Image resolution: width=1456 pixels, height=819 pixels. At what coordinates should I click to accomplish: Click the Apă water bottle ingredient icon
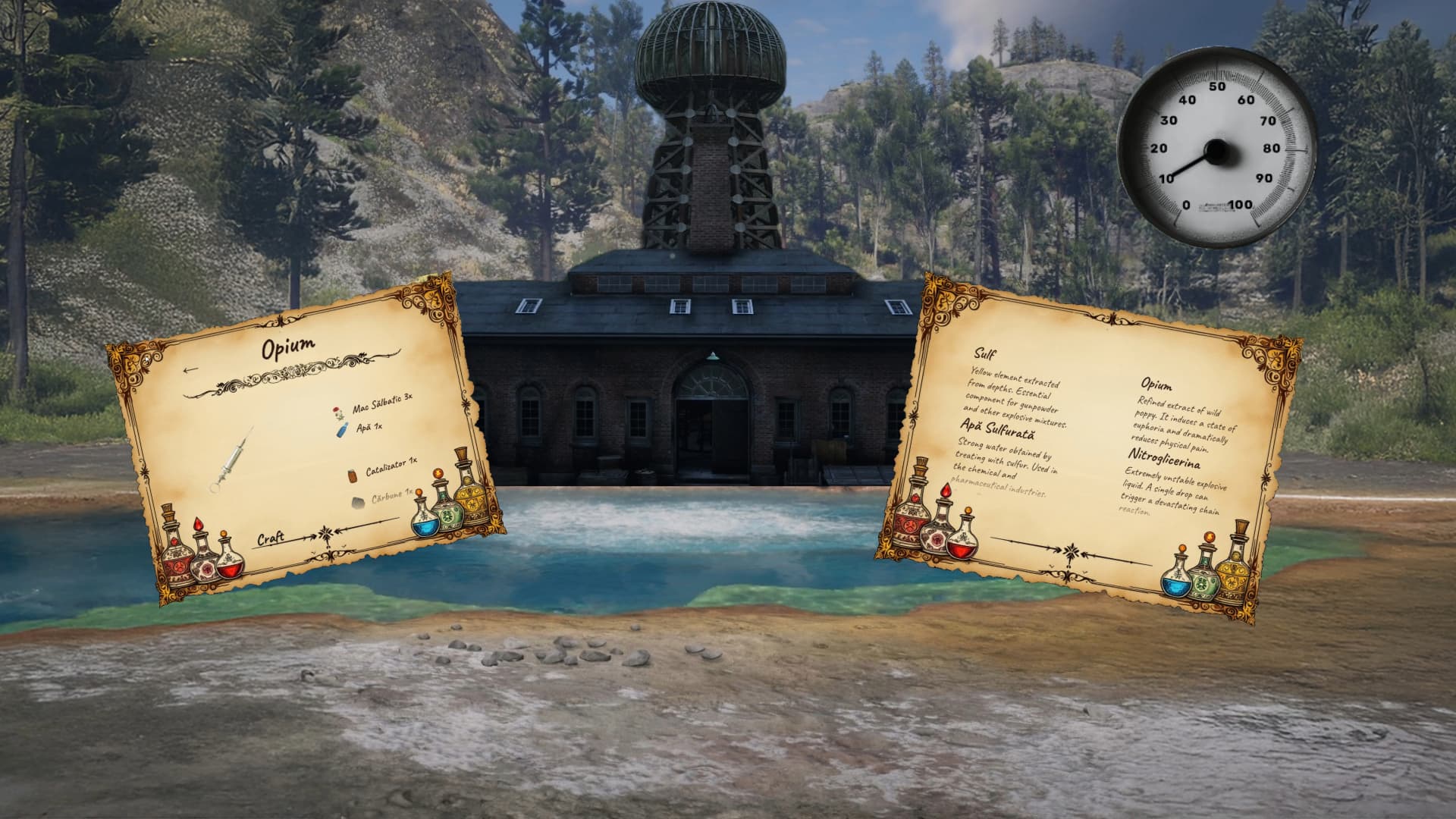pyautogui.click(x=342, y=430)
